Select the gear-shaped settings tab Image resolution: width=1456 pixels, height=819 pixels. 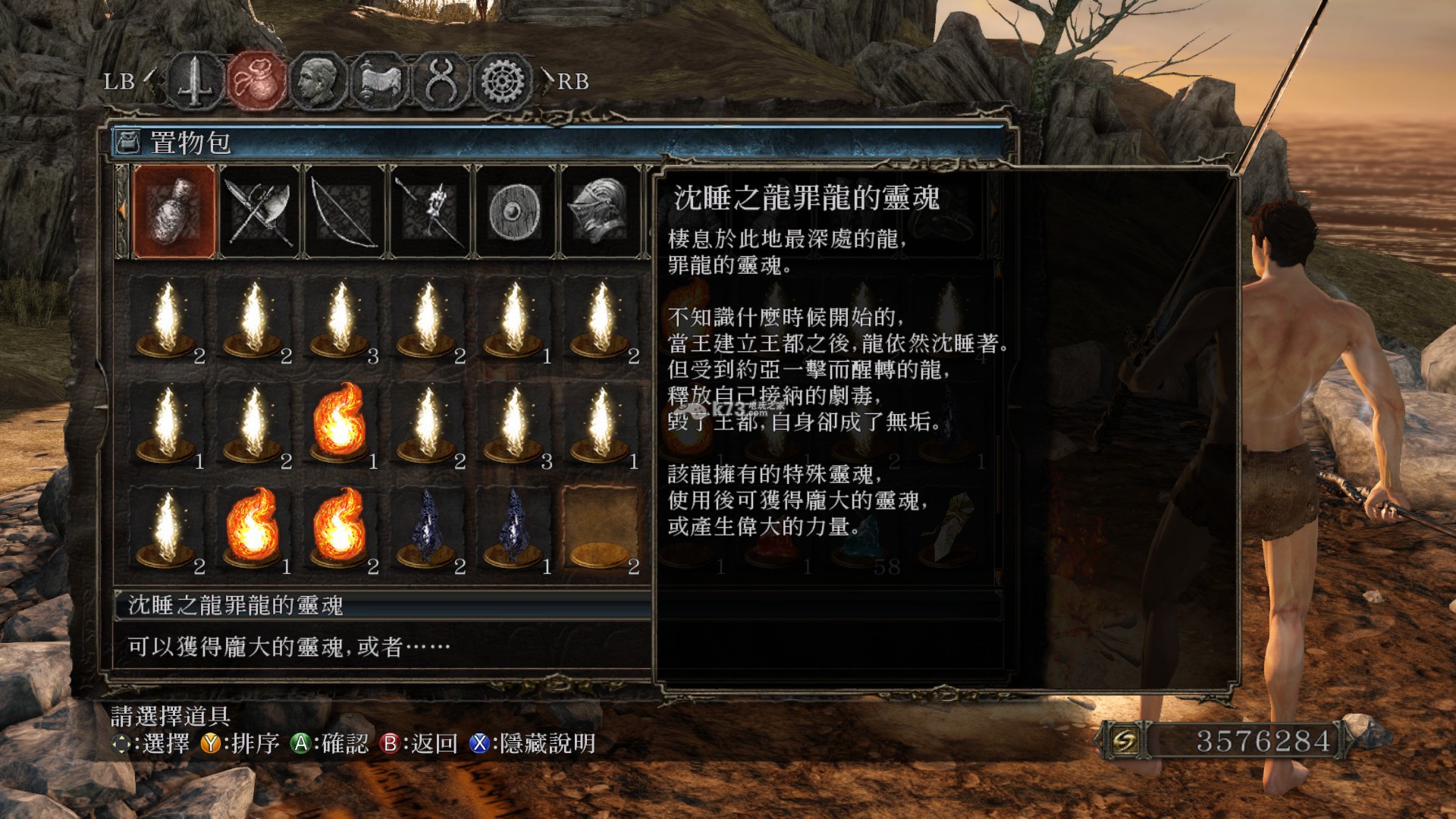[x=502, y=80]
